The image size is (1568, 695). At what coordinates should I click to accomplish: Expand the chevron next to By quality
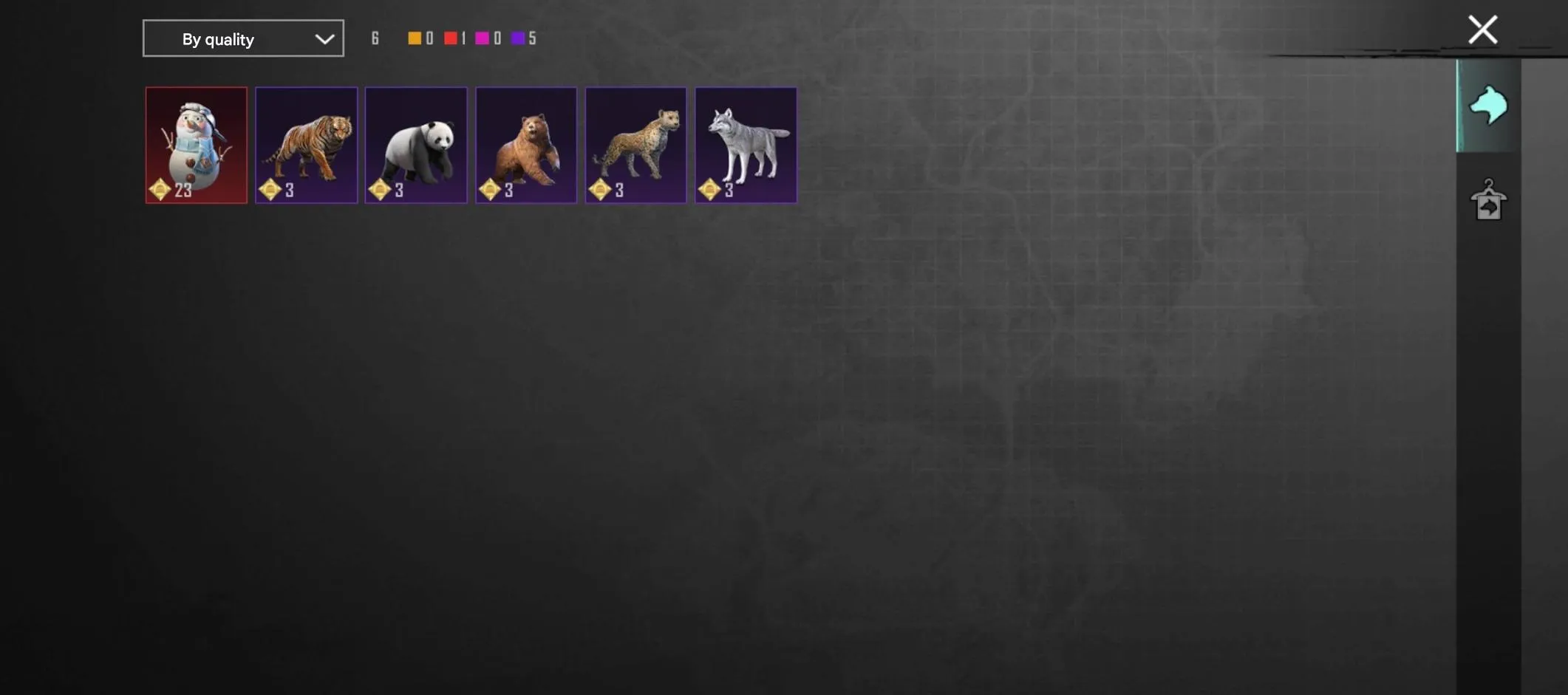(323, 38)
